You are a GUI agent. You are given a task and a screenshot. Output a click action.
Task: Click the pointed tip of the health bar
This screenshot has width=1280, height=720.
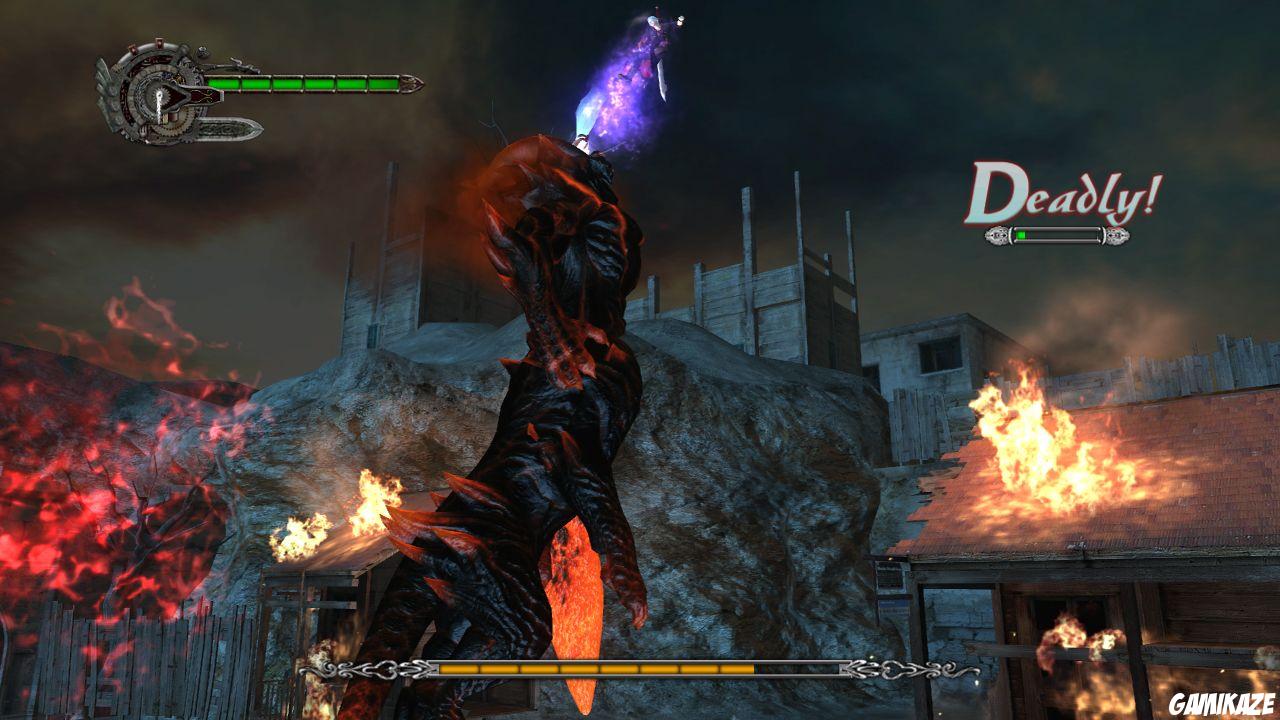(x=412, y=83)
